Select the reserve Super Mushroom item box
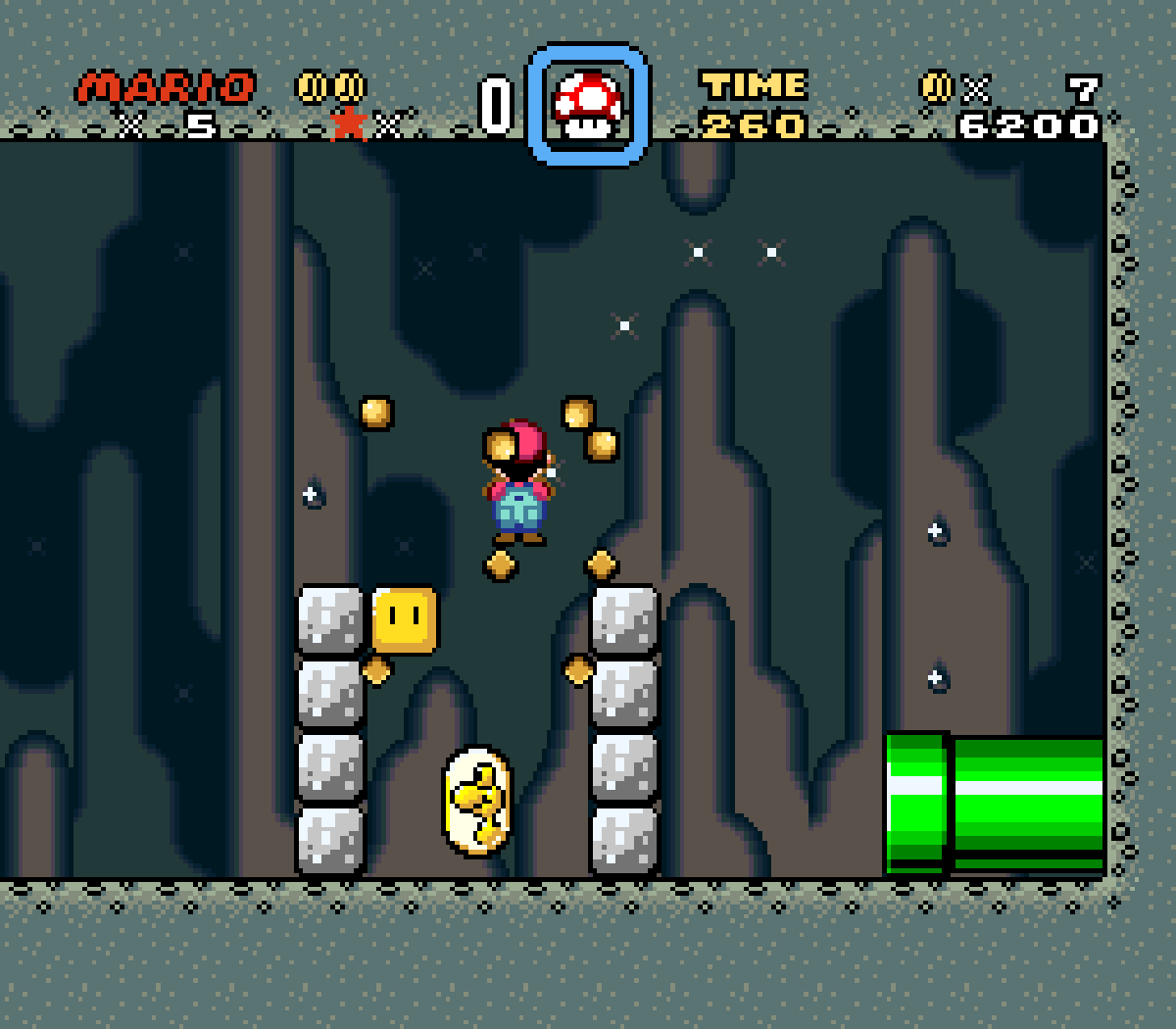Screen dimensions: 1176x1029 click(588, 104)
